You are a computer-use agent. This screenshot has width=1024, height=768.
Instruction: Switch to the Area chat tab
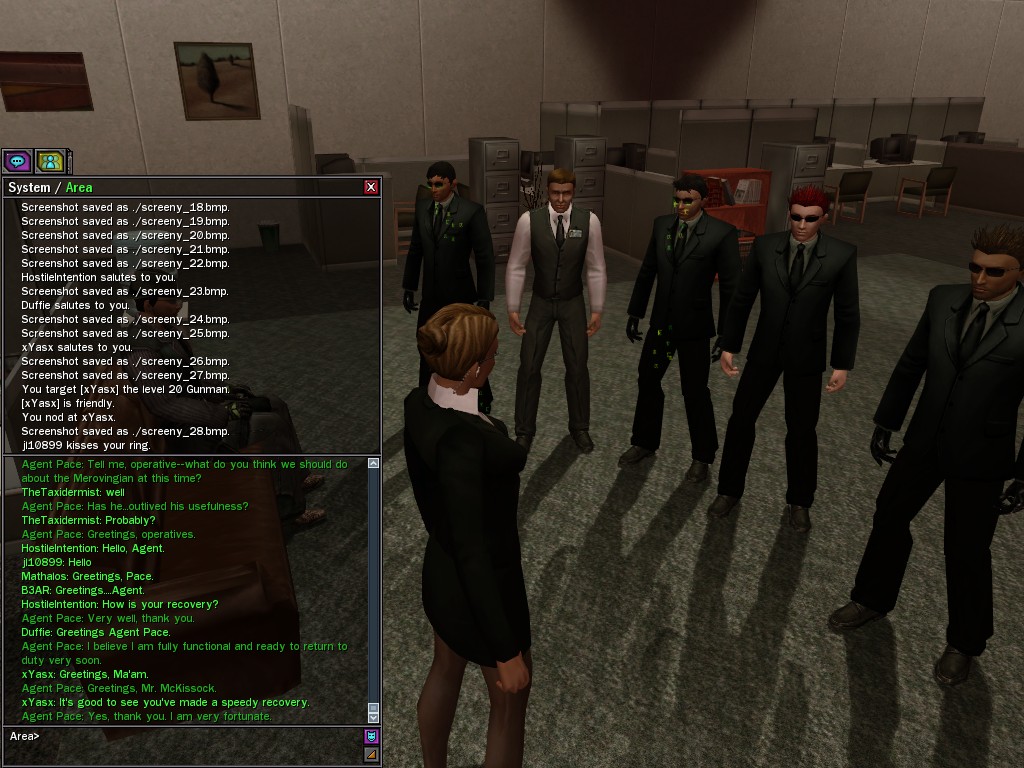tap(79, 188)
